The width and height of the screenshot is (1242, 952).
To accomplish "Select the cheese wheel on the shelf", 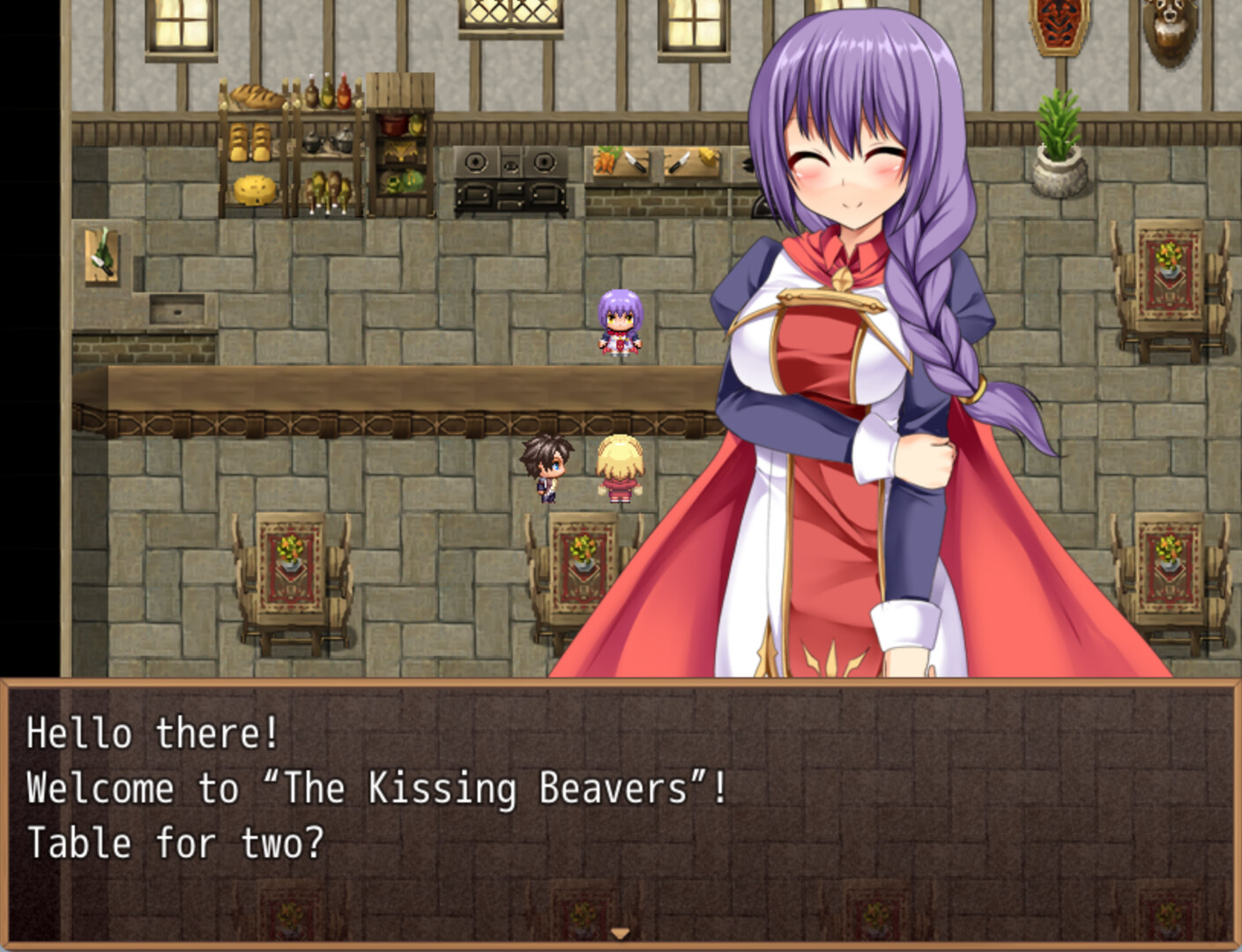I will (x=254, y=190).
